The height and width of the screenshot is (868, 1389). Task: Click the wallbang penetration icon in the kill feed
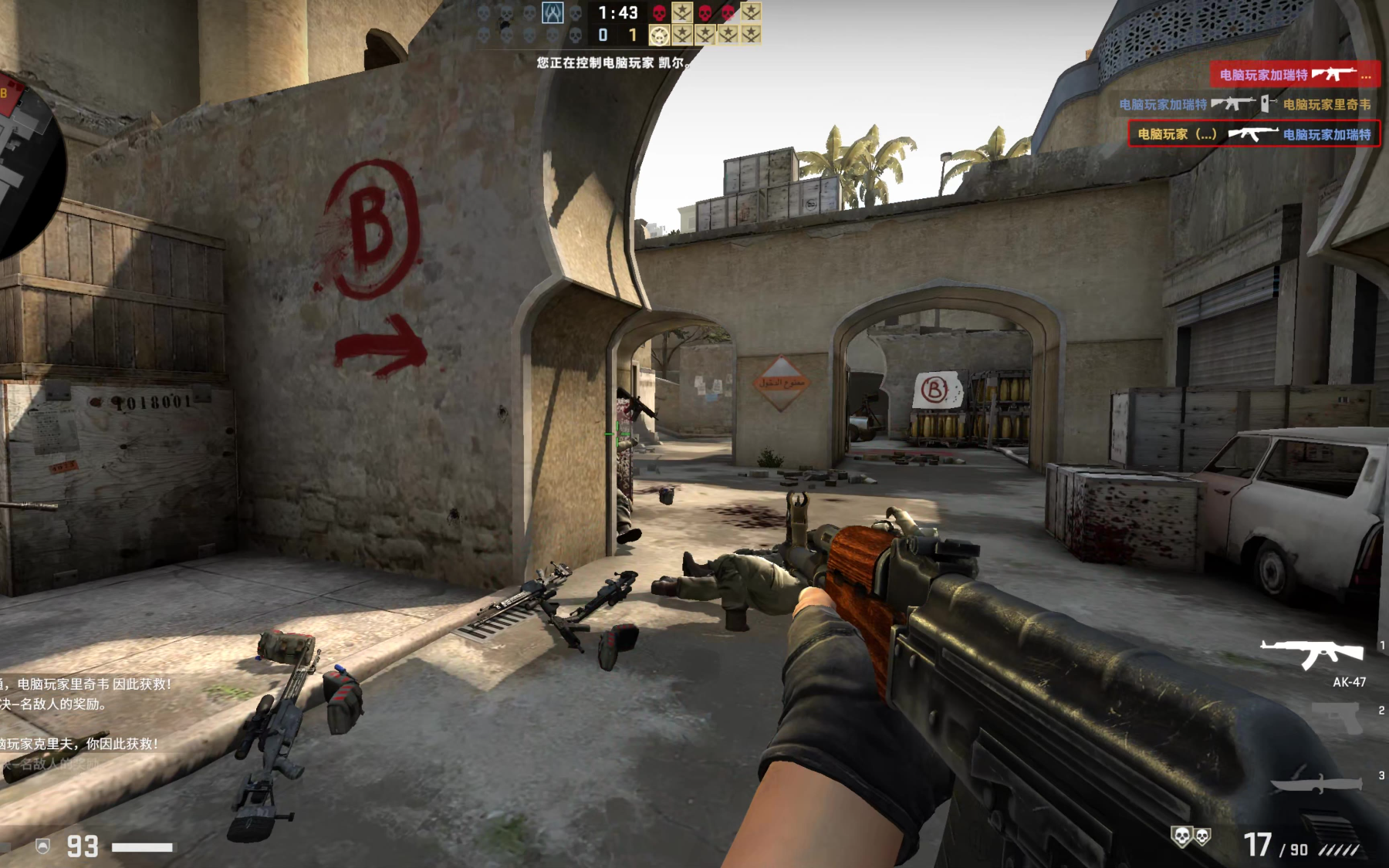pos(1266,104)
